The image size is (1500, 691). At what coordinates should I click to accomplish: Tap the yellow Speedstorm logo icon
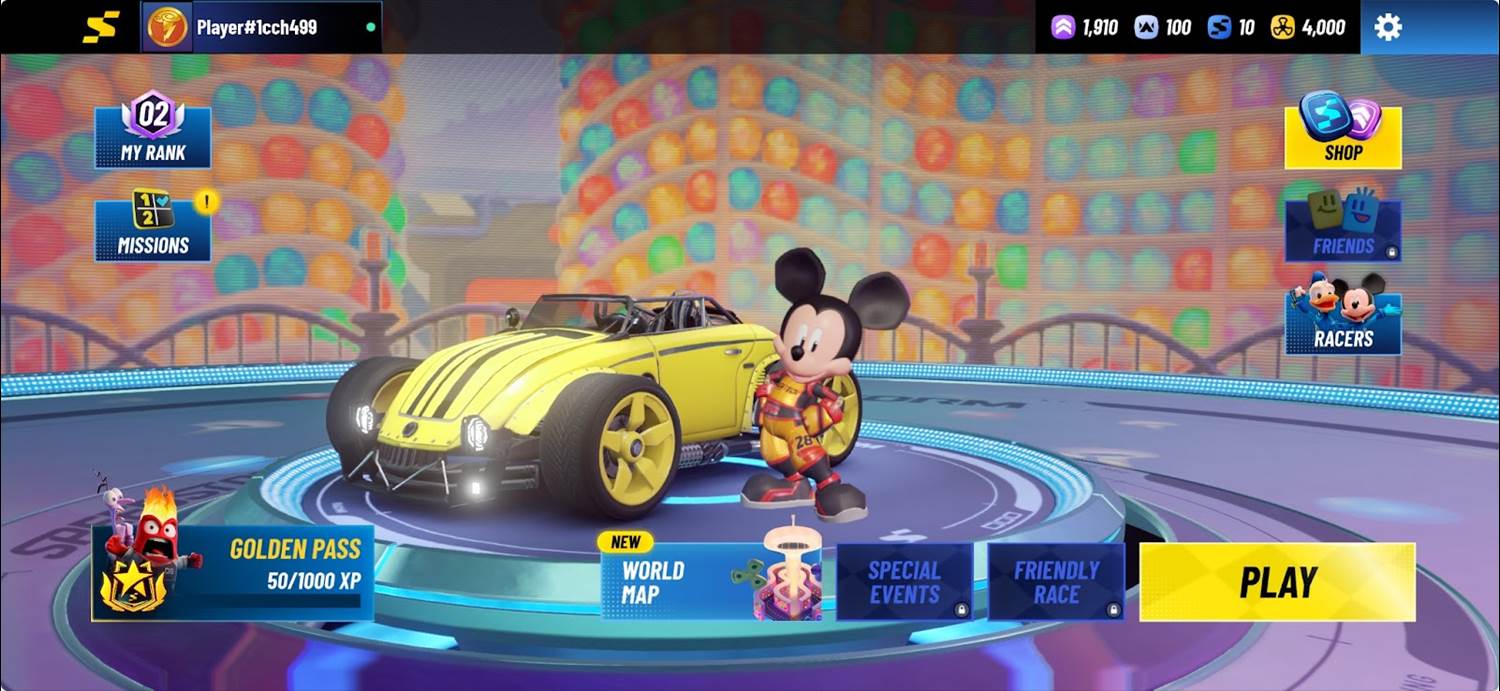coord(100,27)
